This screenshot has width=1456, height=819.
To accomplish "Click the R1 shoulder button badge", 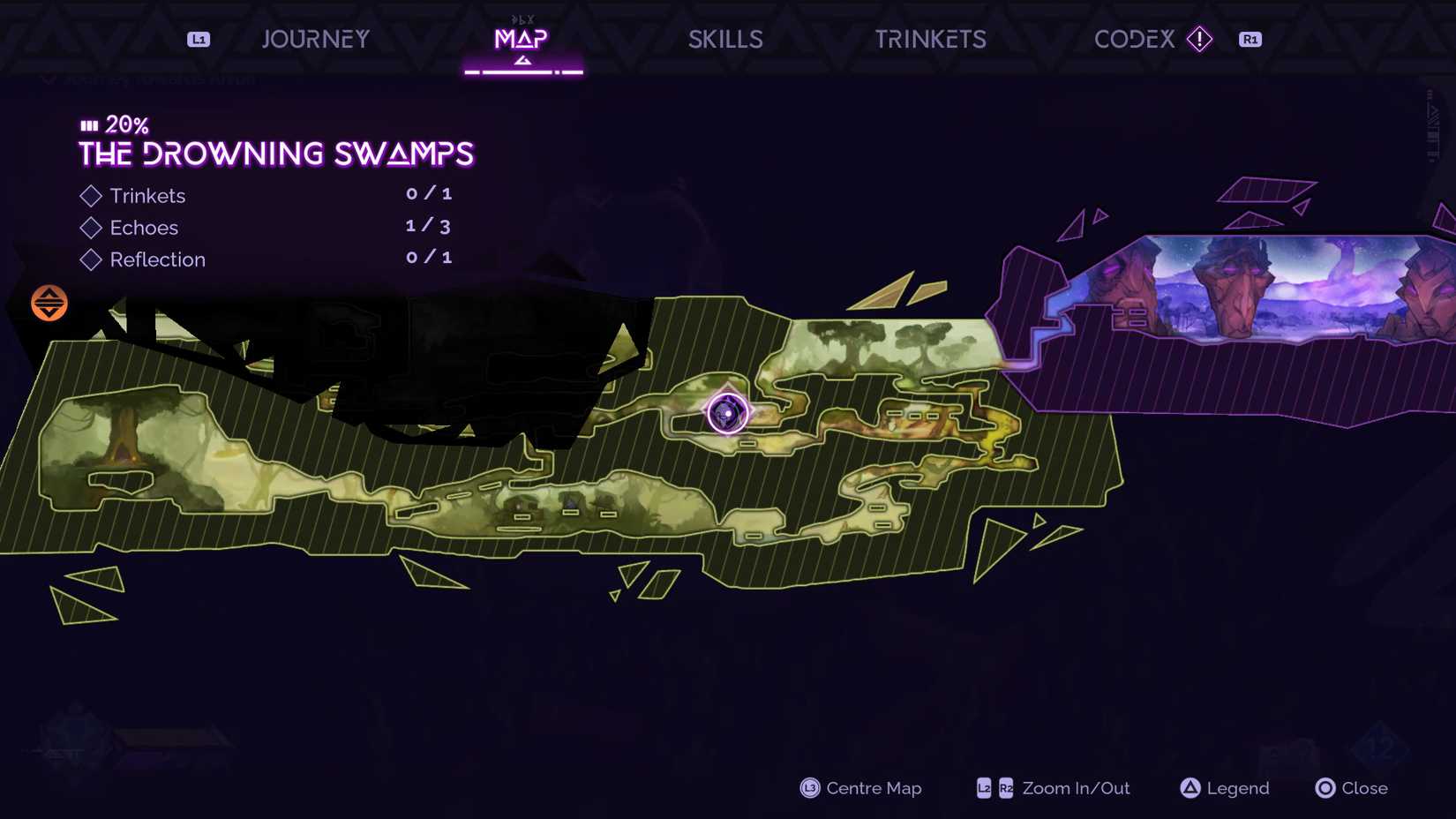I will (1250, 39).
